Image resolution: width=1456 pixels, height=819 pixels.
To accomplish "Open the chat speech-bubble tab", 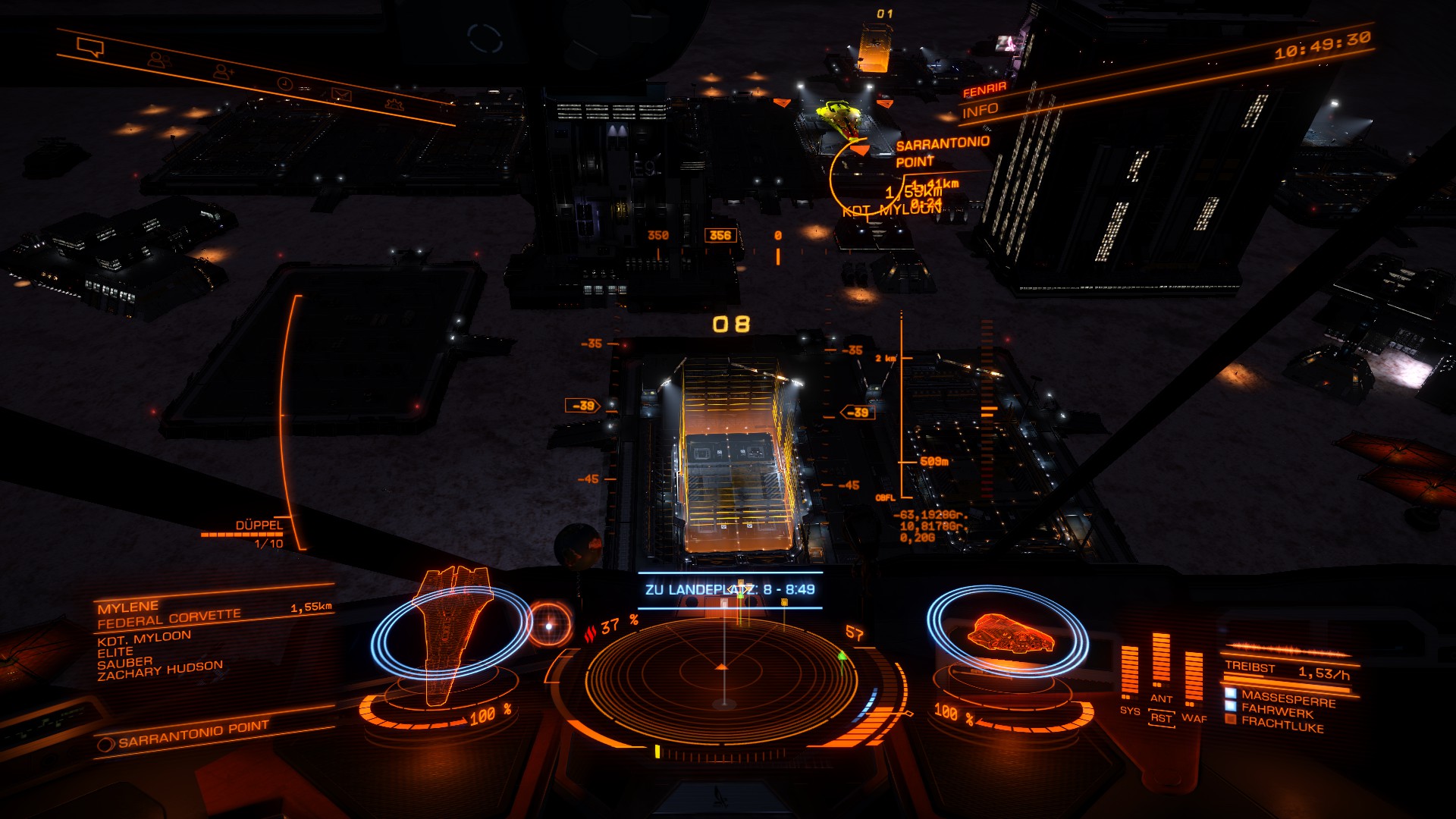I will click(90, 48).
